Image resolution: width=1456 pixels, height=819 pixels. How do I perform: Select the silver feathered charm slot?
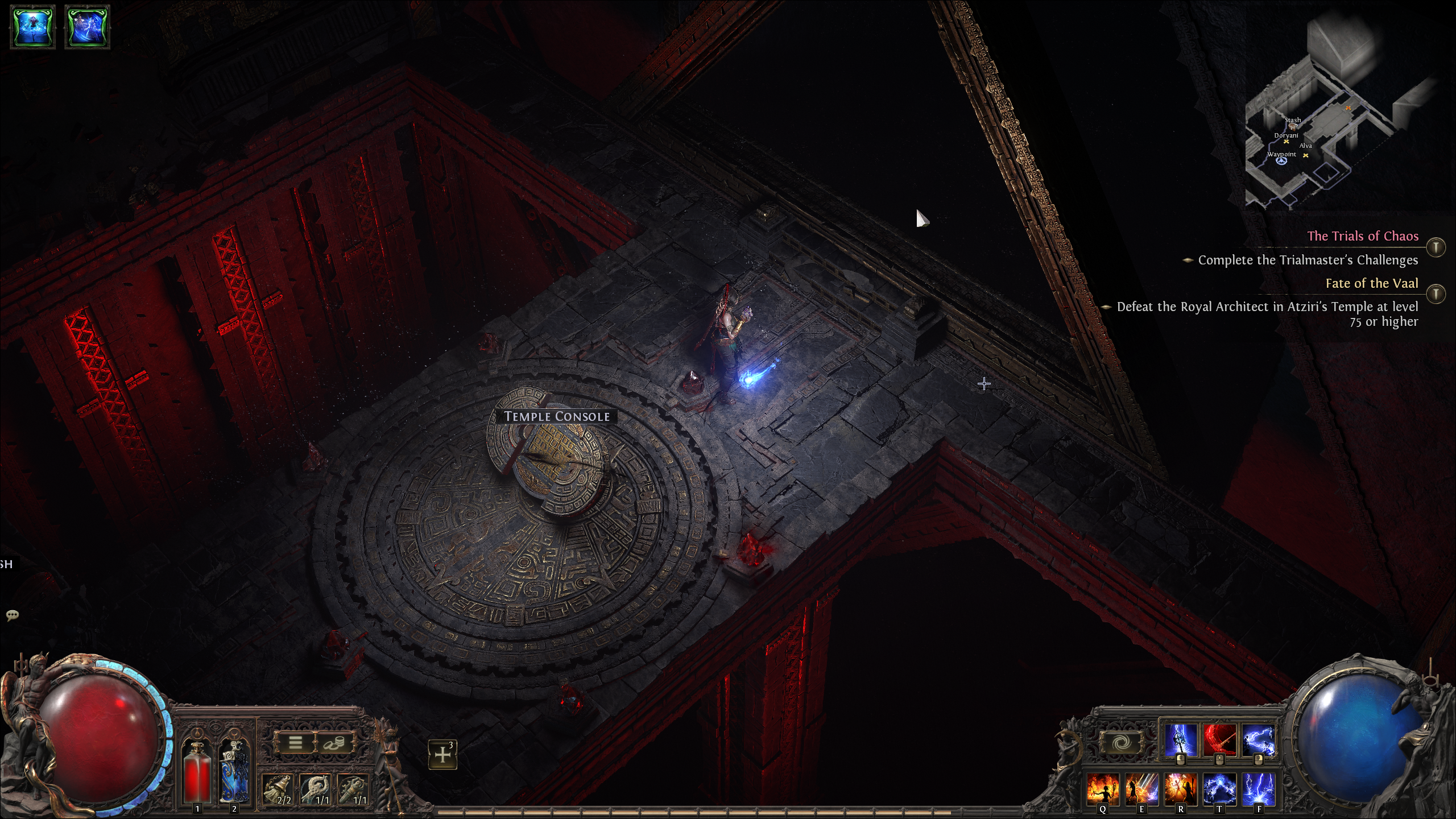click(316, 789)
